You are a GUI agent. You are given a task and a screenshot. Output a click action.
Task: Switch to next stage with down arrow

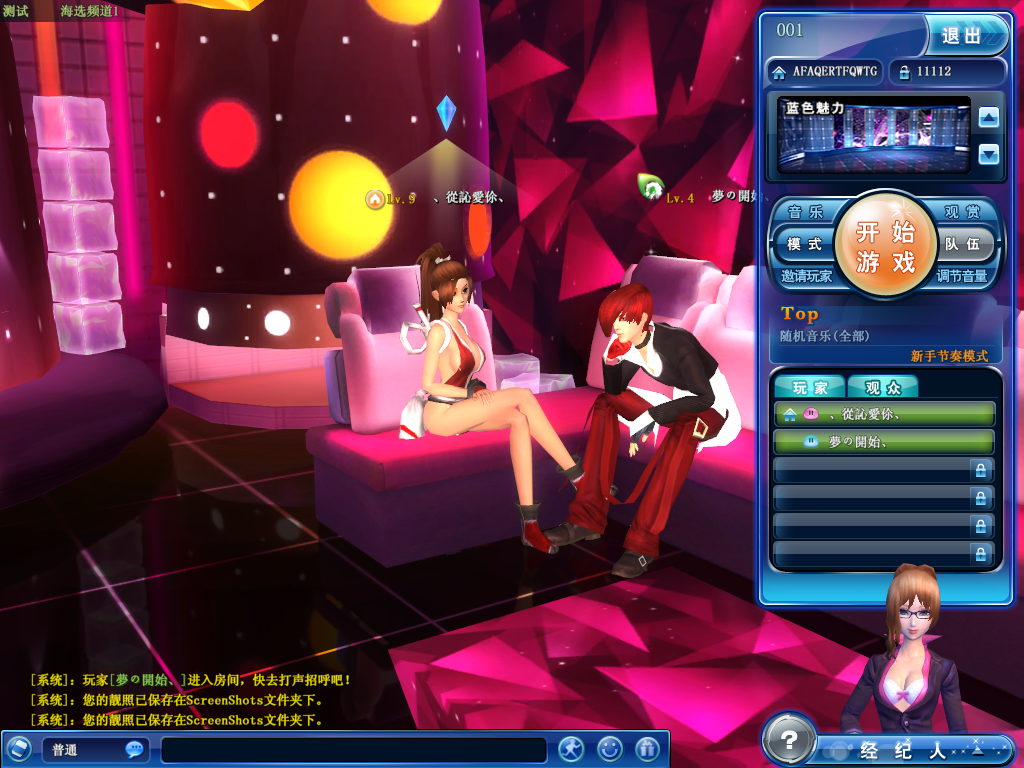click(989, 154)
